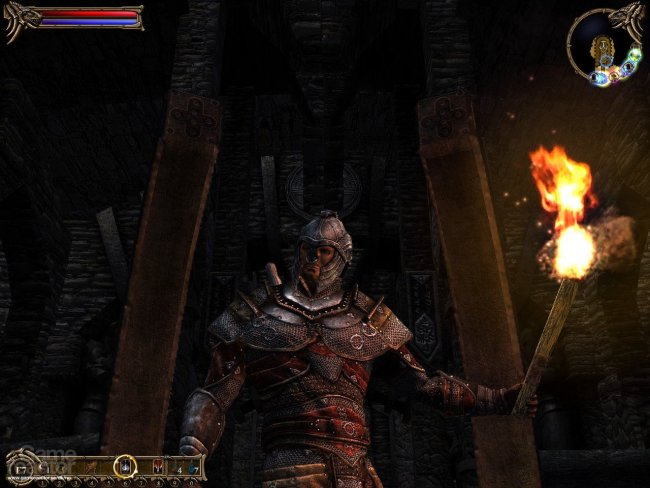This screenshot has height=488, width=650.
Task: Click the blue glowing orb on minimap ring
Action: tap(599, 78)
